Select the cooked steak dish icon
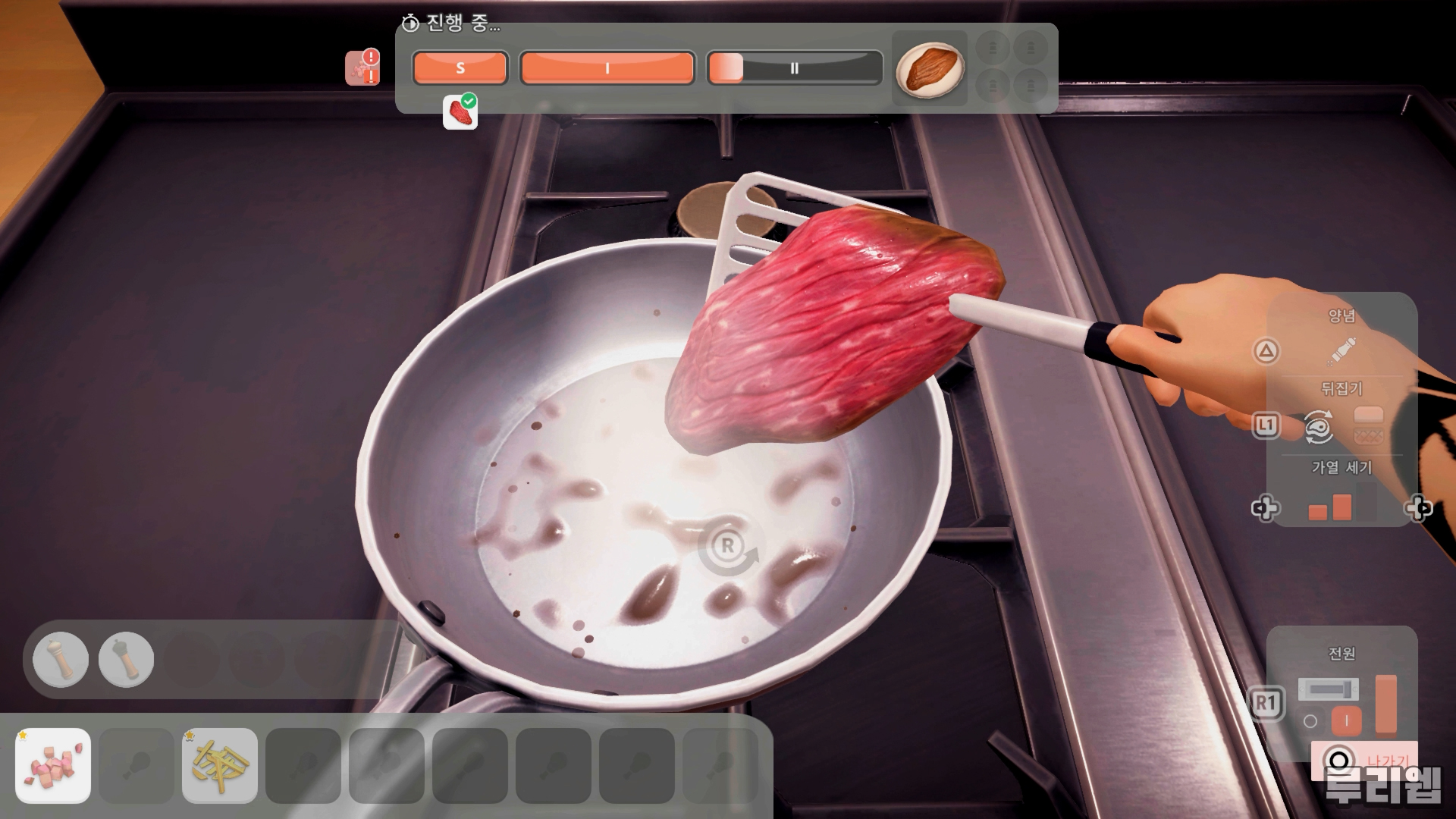This screenshot has height=819, width=1456. pos(930,69)
